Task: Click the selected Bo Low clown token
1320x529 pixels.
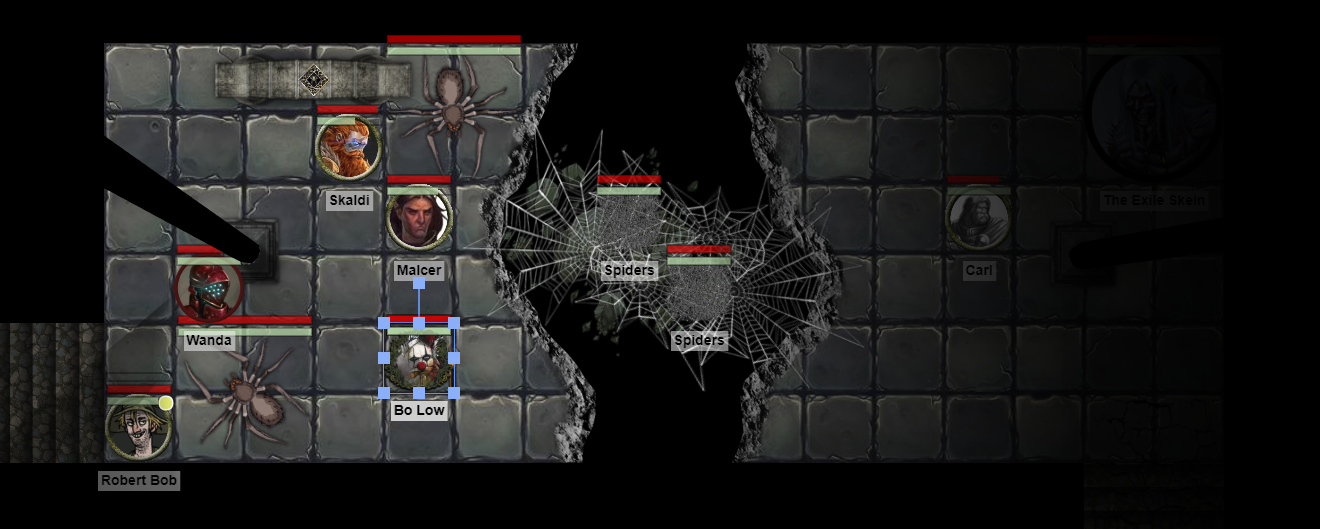Action: tap(419, 359)
